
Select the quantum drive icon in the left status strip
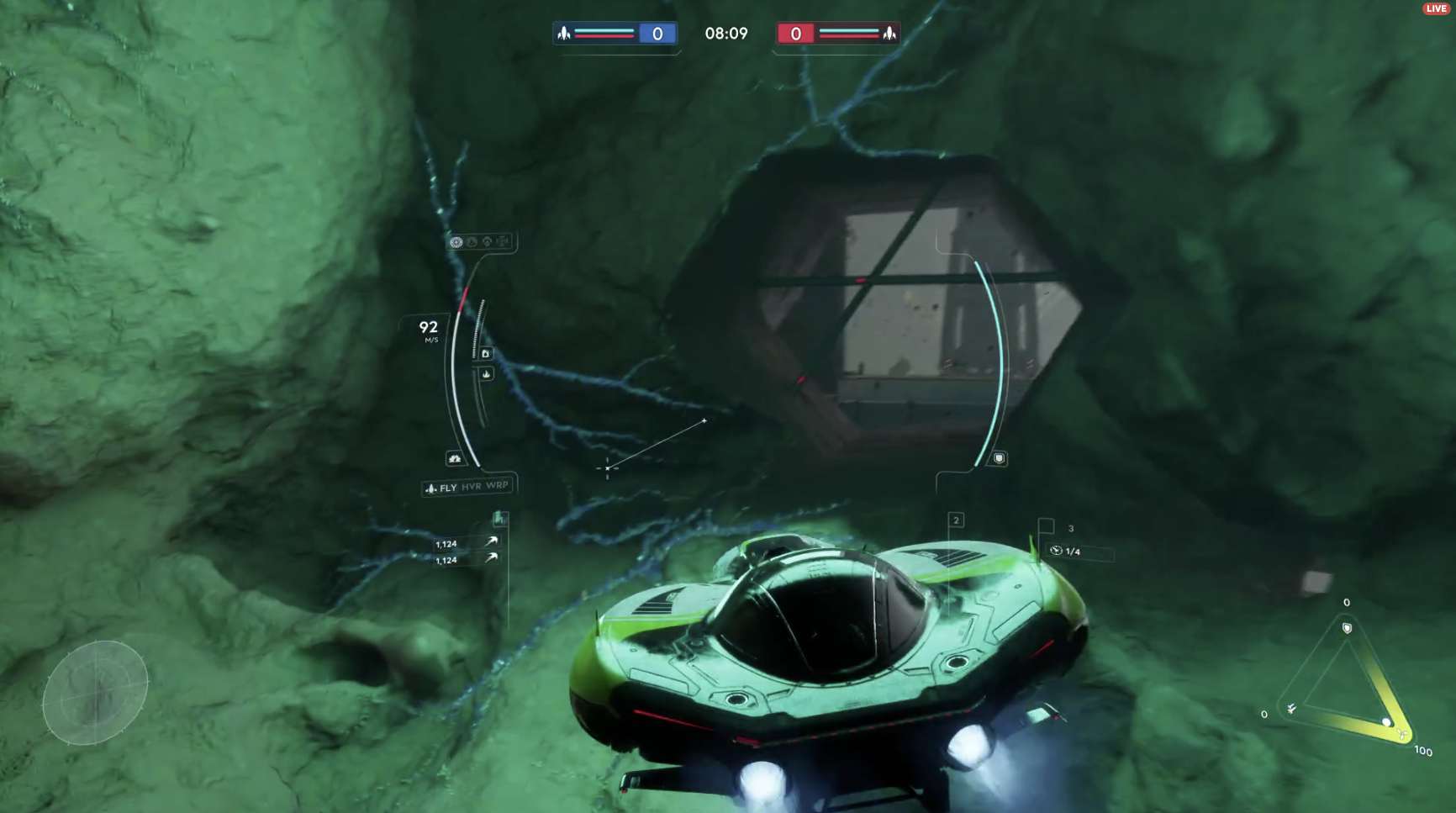(487, 242)
